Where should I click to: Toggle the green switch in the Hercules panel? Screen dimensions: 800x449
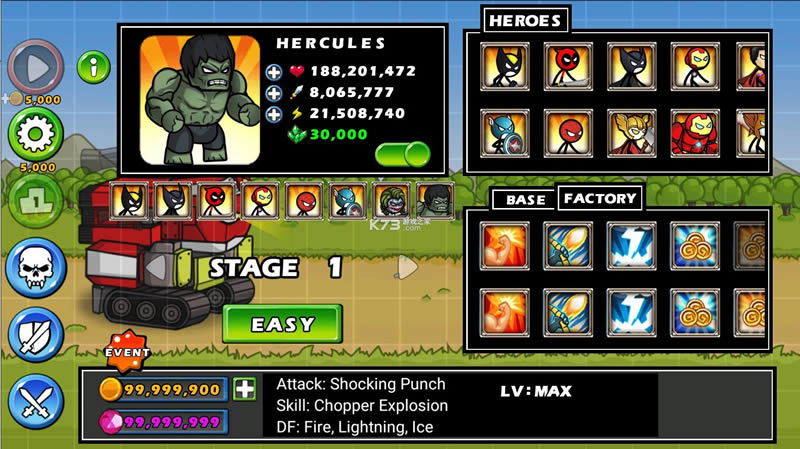403,154
